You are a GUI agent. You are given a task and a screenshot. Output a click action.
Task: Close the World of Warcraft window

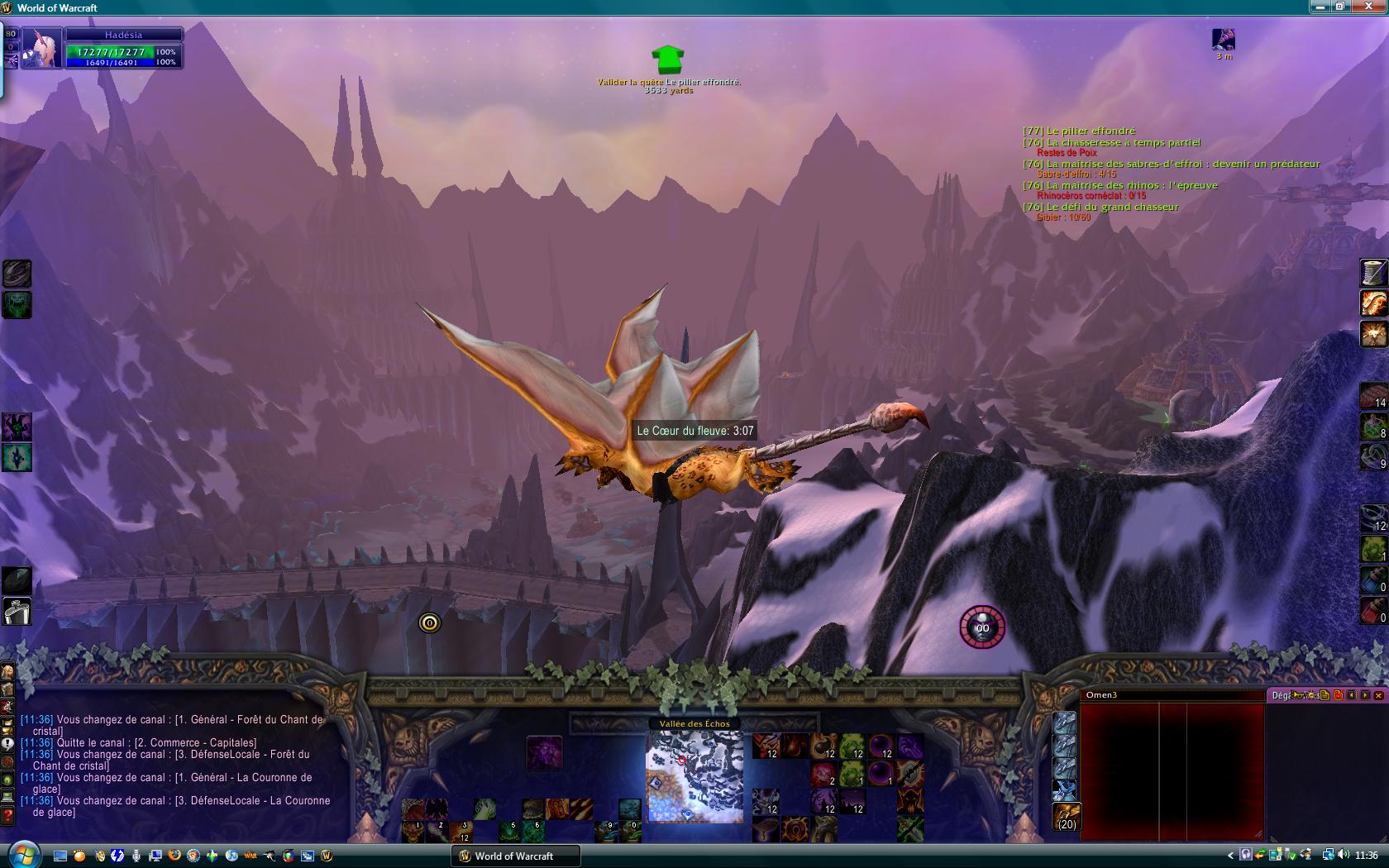[1376, 7]
